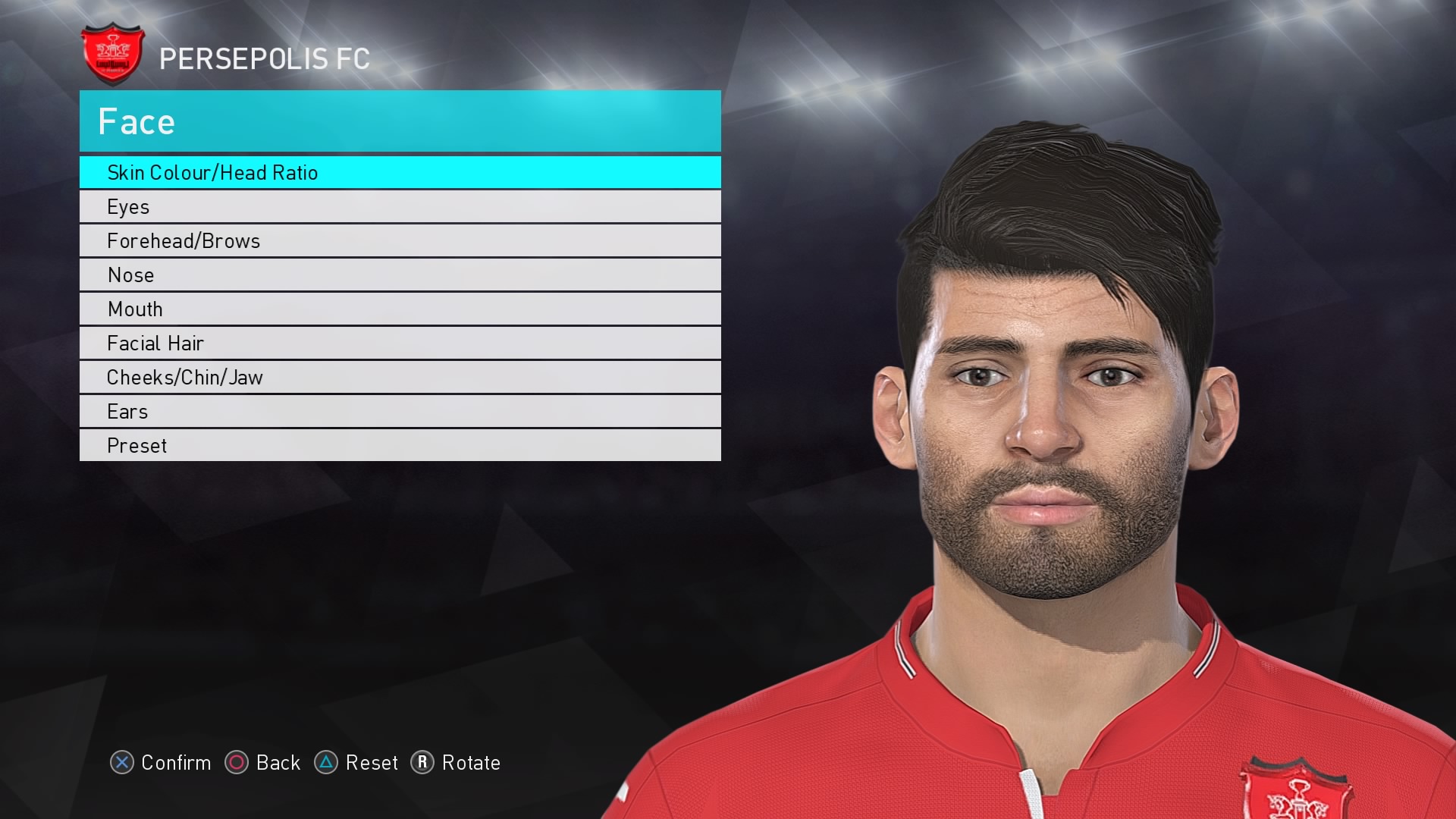Select the Mouth option
Screen dimensions: 1456x819
click(400, 309)
